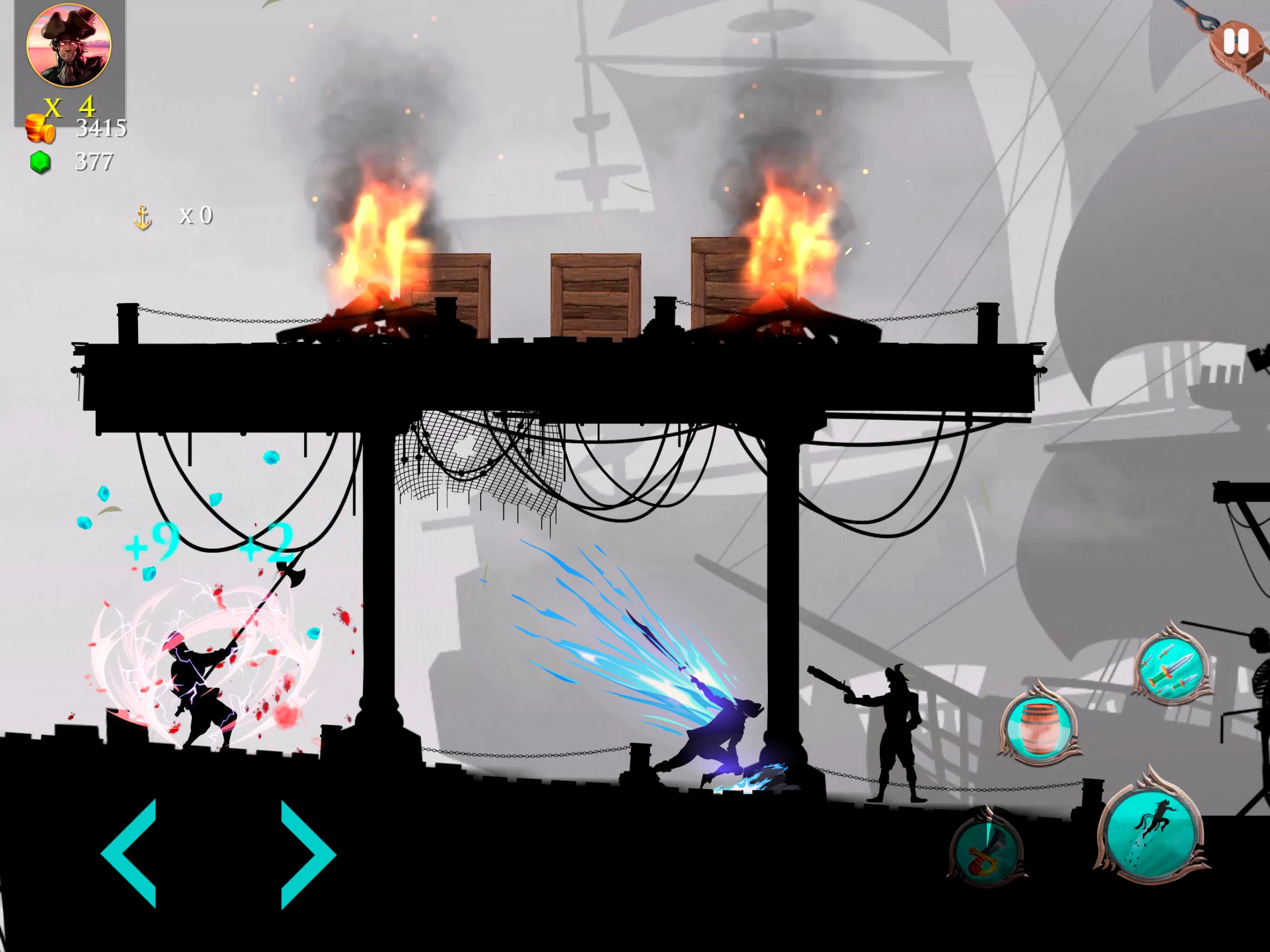This screenshot has width=1270, height=952.
Task: Tap the right arrow movement button
Action: point(306,854)
